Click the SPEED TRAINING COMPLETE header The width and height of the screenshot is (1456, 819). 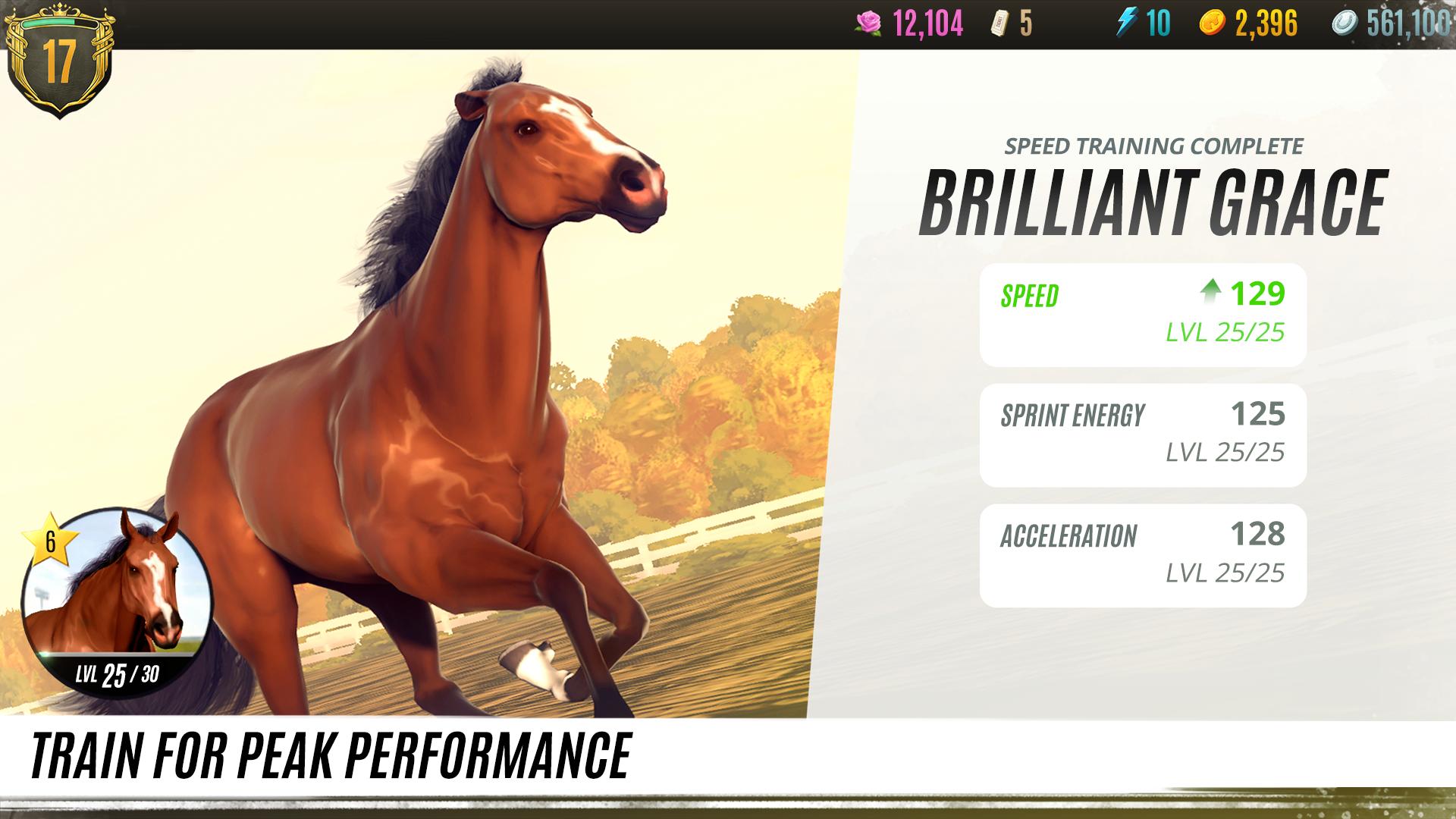pos(1153,145)
